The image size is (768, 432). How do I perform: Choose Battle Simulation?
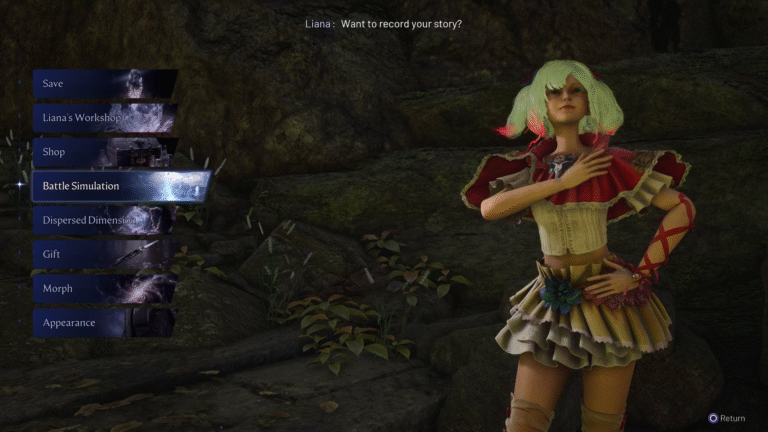[x=120, y=186]
